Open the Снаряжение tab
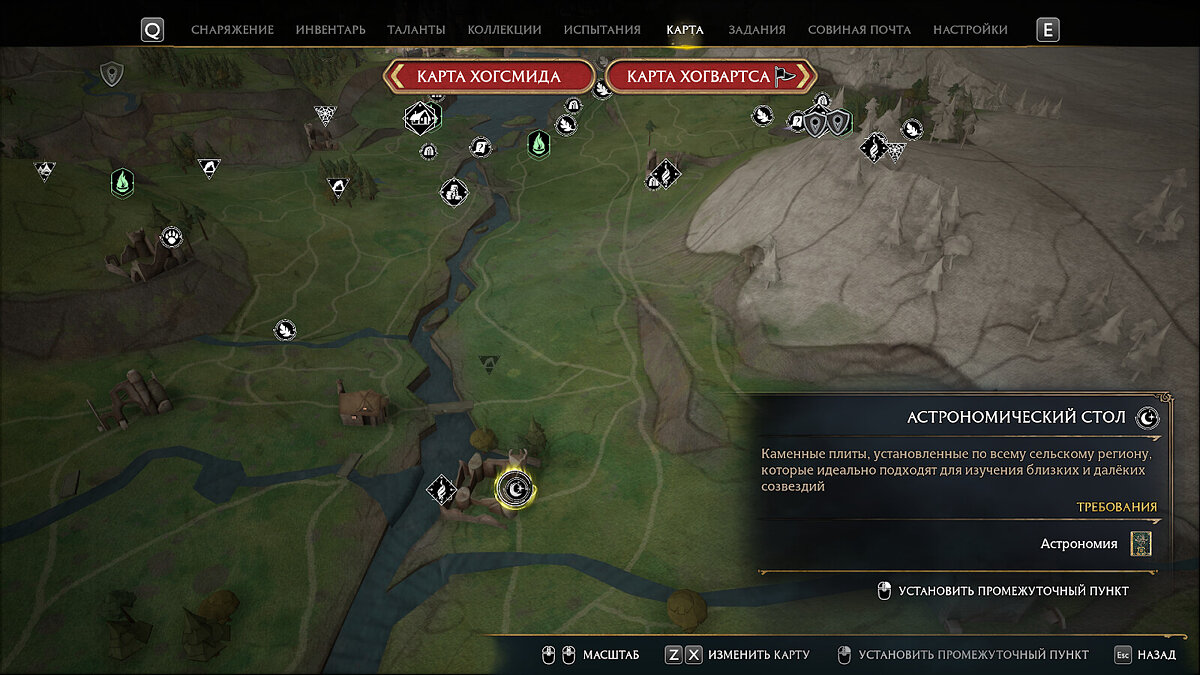The width and height of the screenshot is (1200, 675). point(232,30)
